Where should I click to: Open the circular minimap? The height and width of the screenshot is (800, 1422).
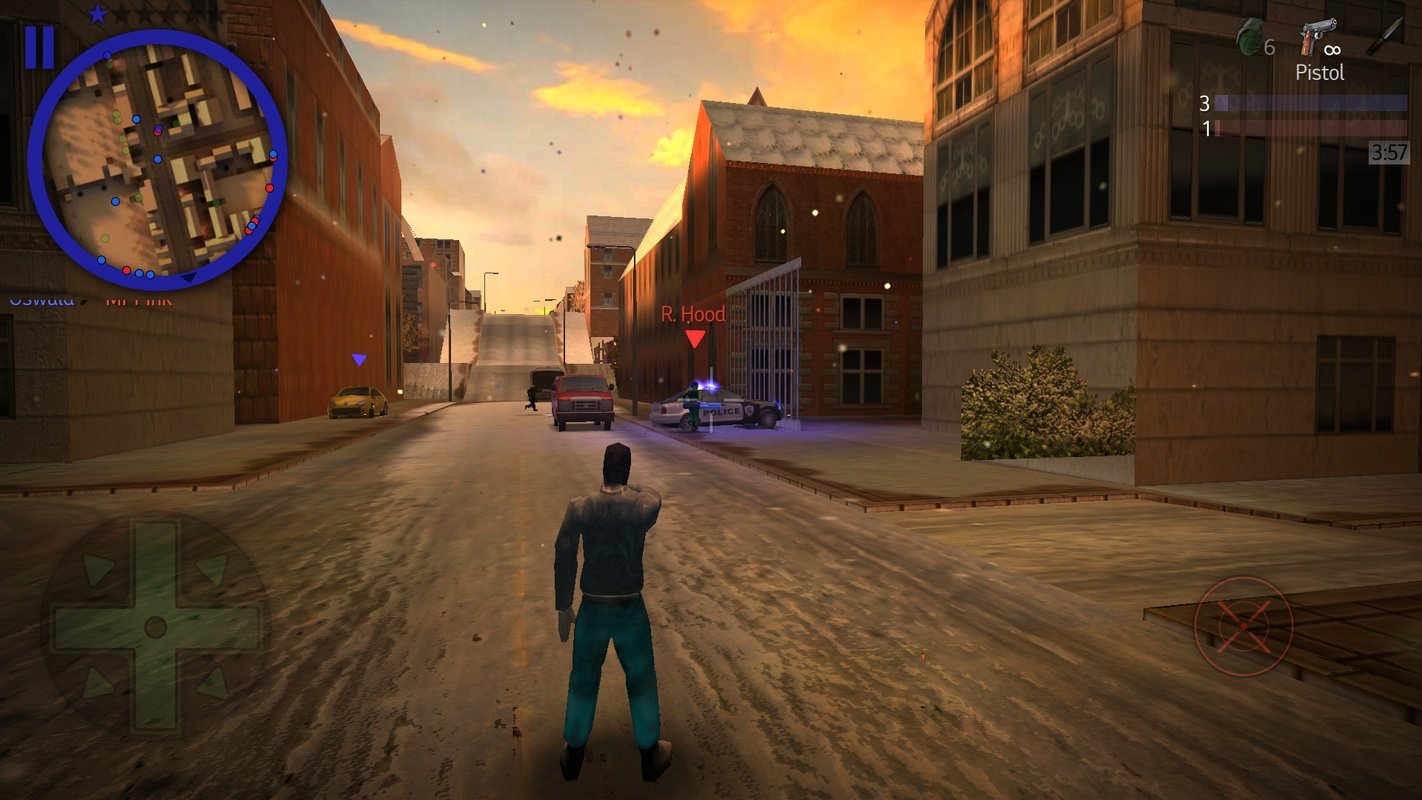pos(158,160)
